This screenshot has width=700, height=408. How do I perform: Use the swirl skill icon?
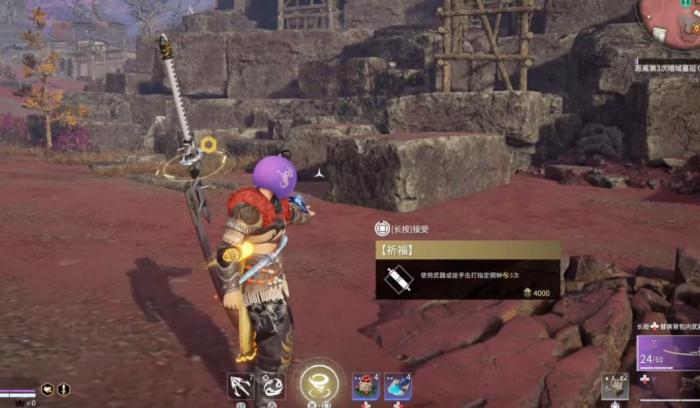coord(272,385)
